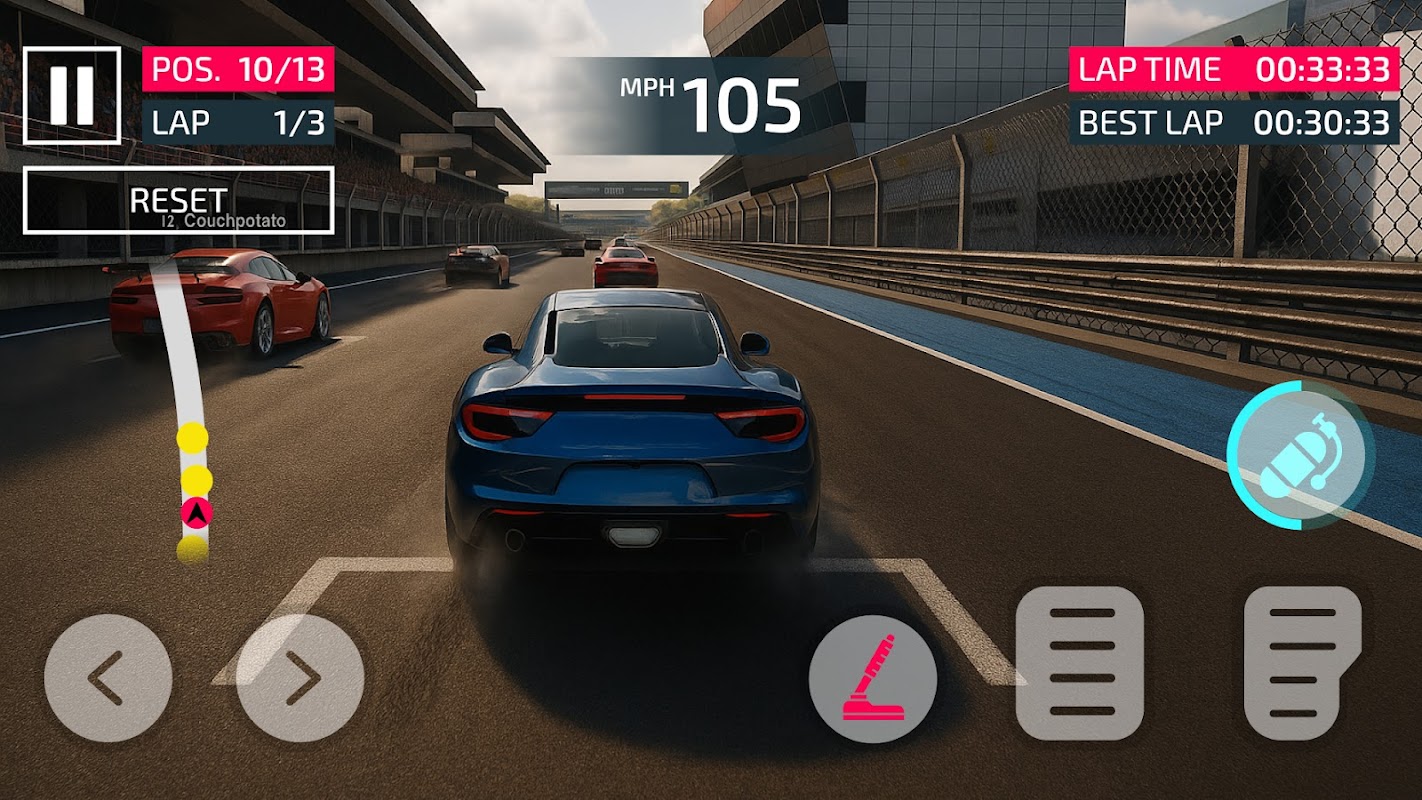Tap the tapered accelerator pedal
This screenshot has height=800, width=1422.
tap(1302, 663)
